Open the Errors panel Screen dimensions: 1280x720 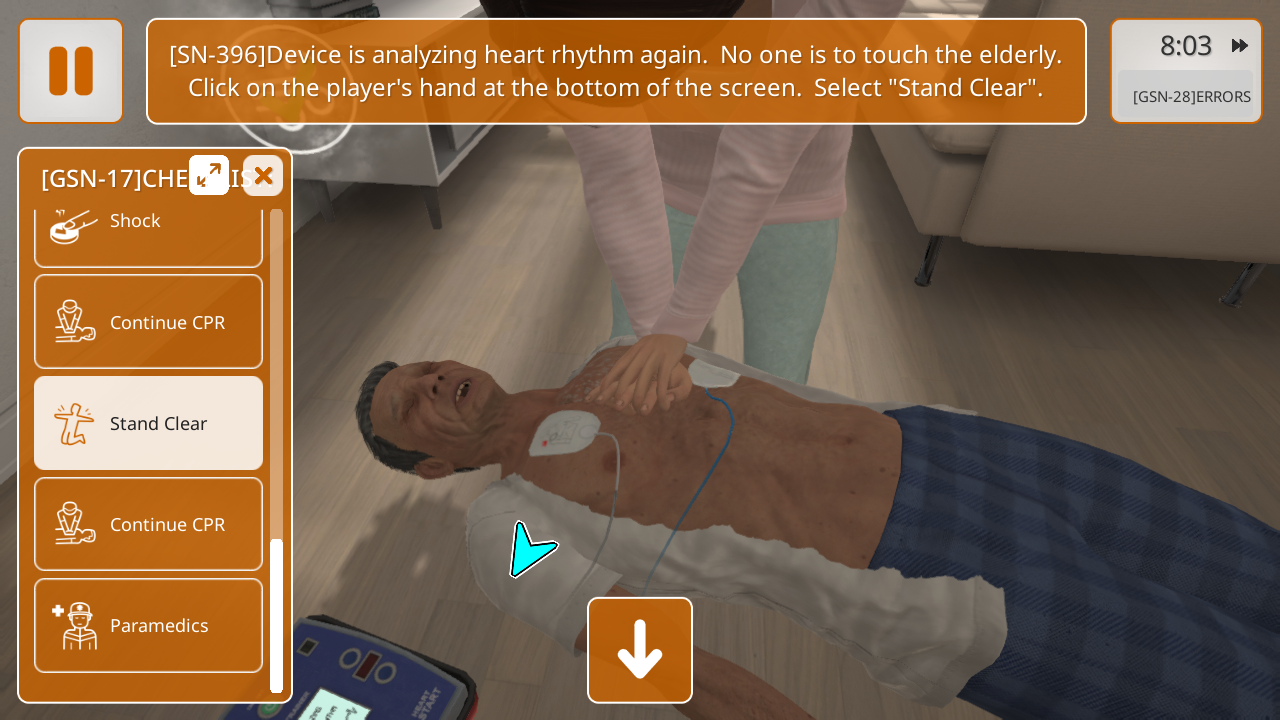click(1190, 96)
